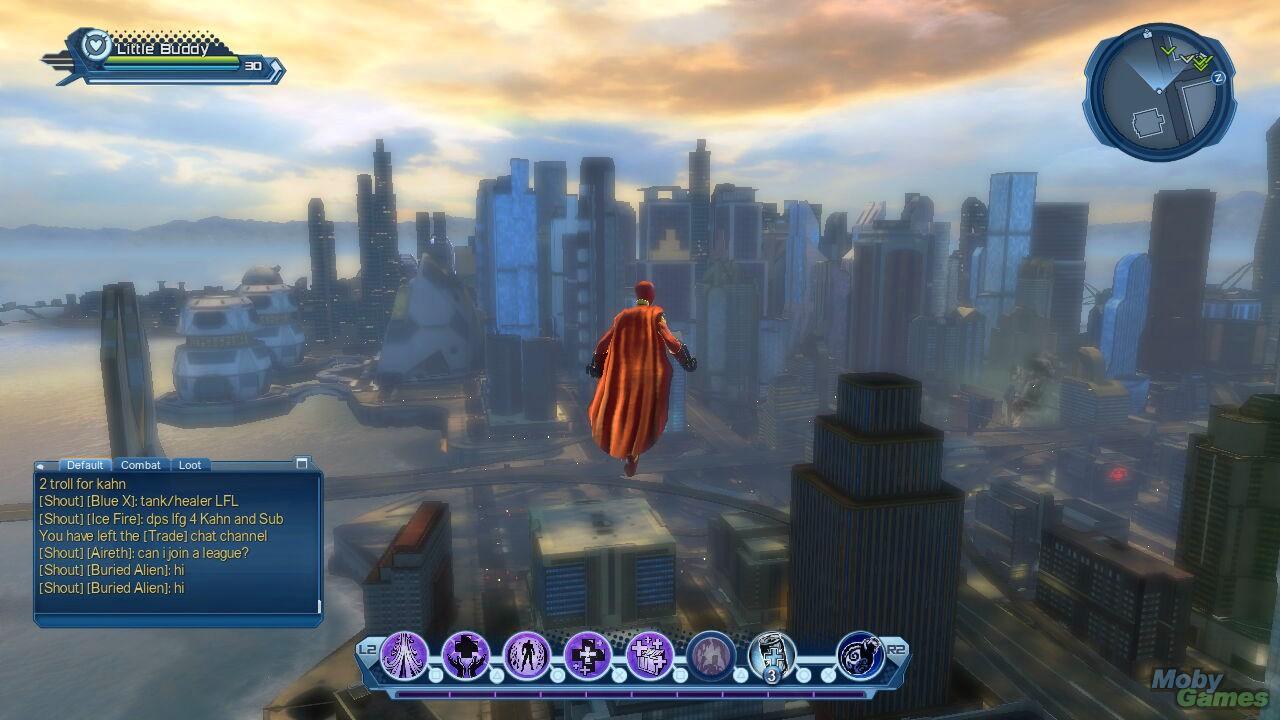Switch to the Combat chat tab
This screenshot has width=1280, height=720.
[x=140, y=465]
